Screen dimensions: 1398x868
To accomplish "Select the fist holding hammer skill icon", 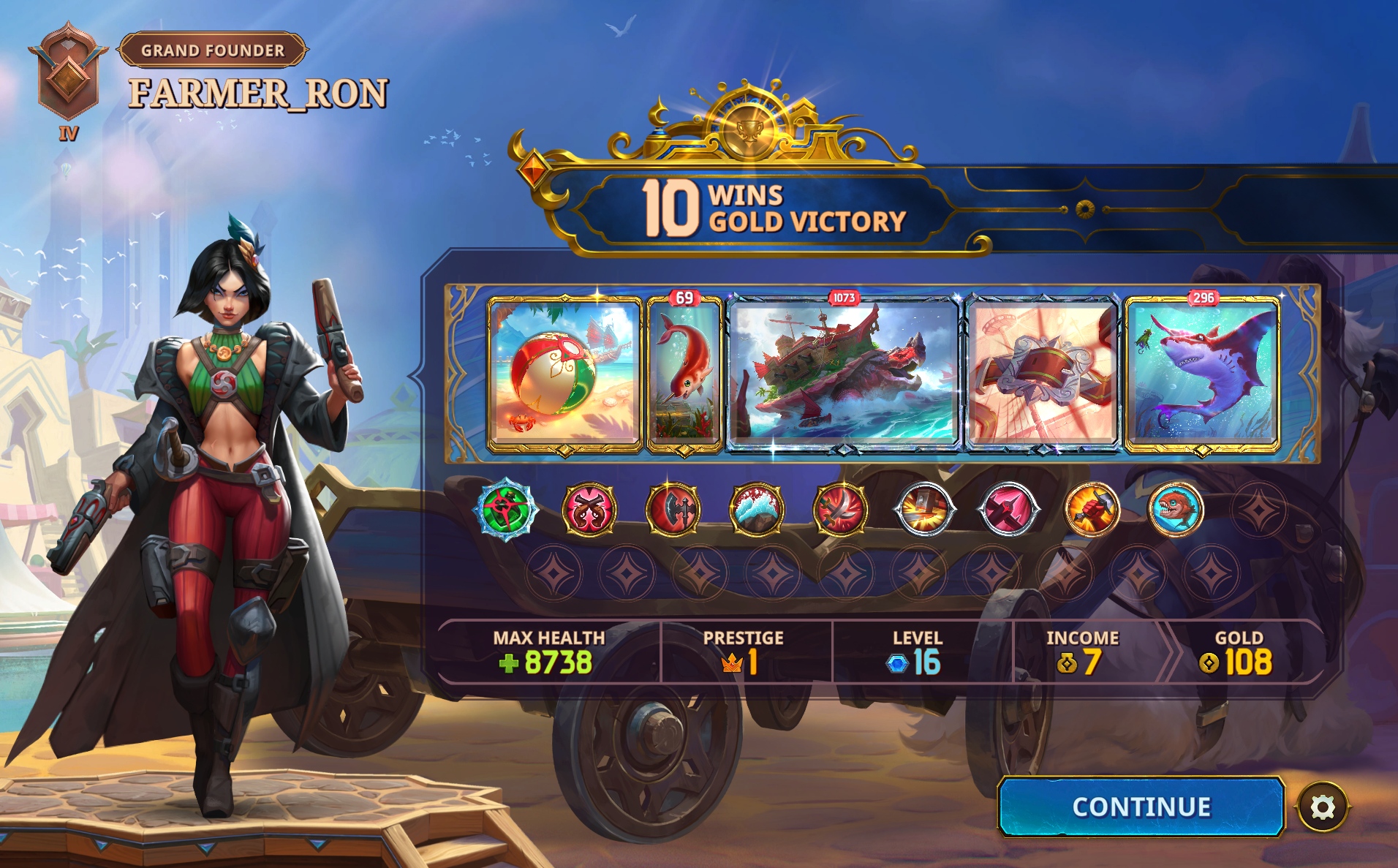I will point(1092,509).
